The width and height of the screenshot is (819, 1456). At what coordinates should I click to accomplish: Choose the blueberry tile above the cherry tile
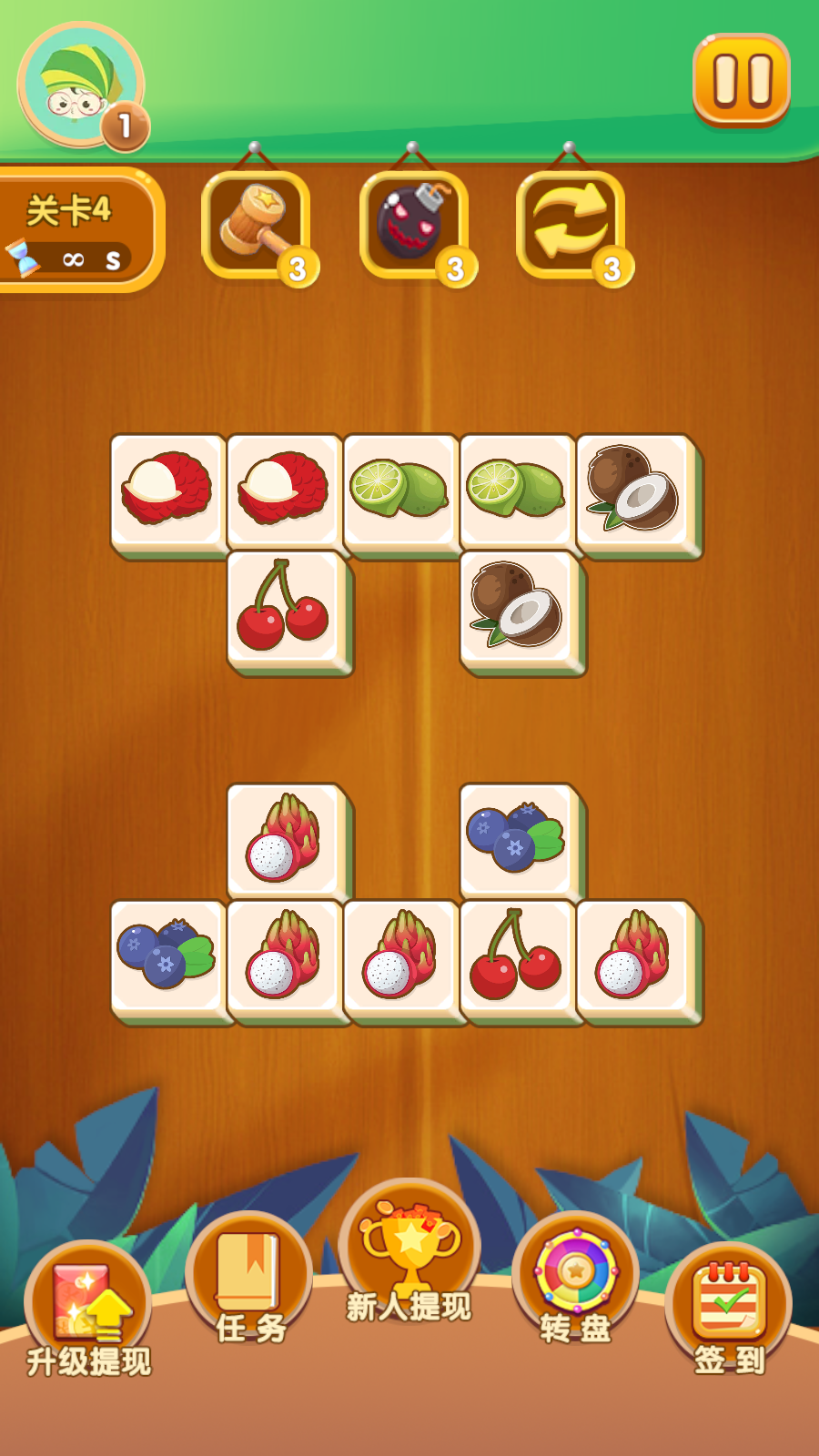click(x=517, y=839)
